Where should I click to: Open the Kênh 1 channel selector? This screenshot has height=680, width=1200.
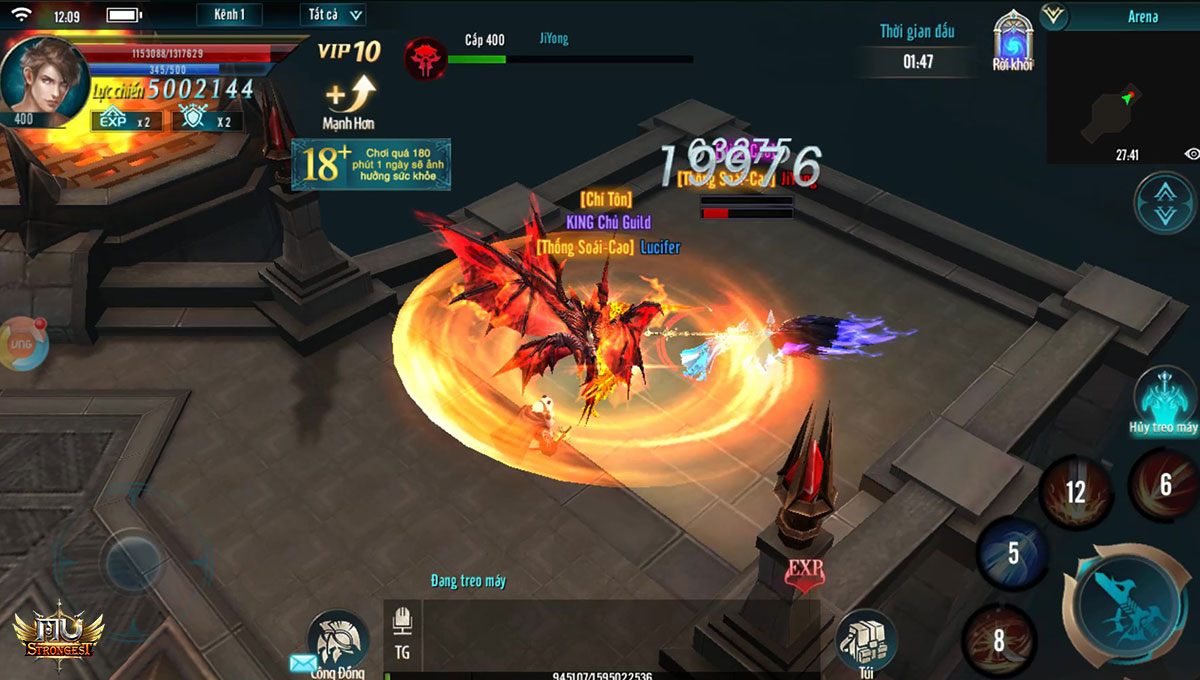(x=229, y=15)
